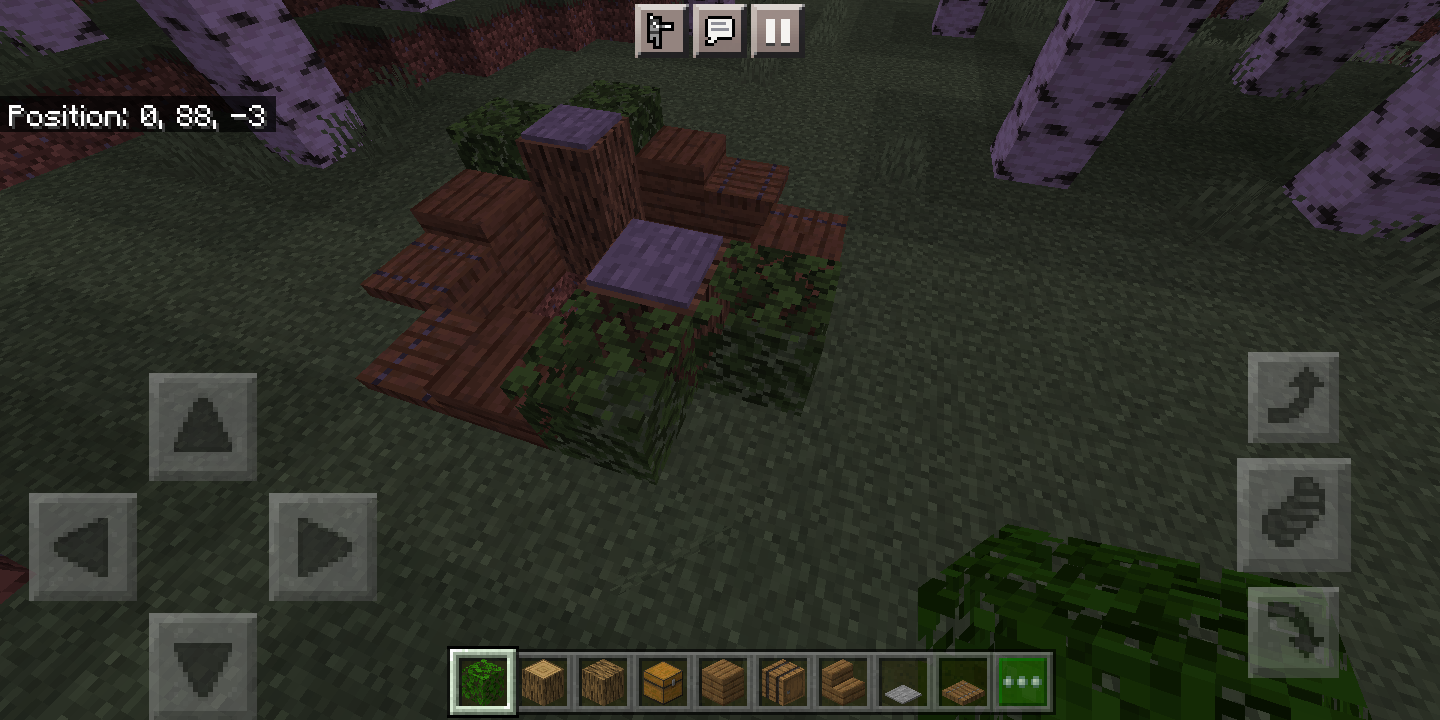Select the barrel in the hotbar

point(783,680)
